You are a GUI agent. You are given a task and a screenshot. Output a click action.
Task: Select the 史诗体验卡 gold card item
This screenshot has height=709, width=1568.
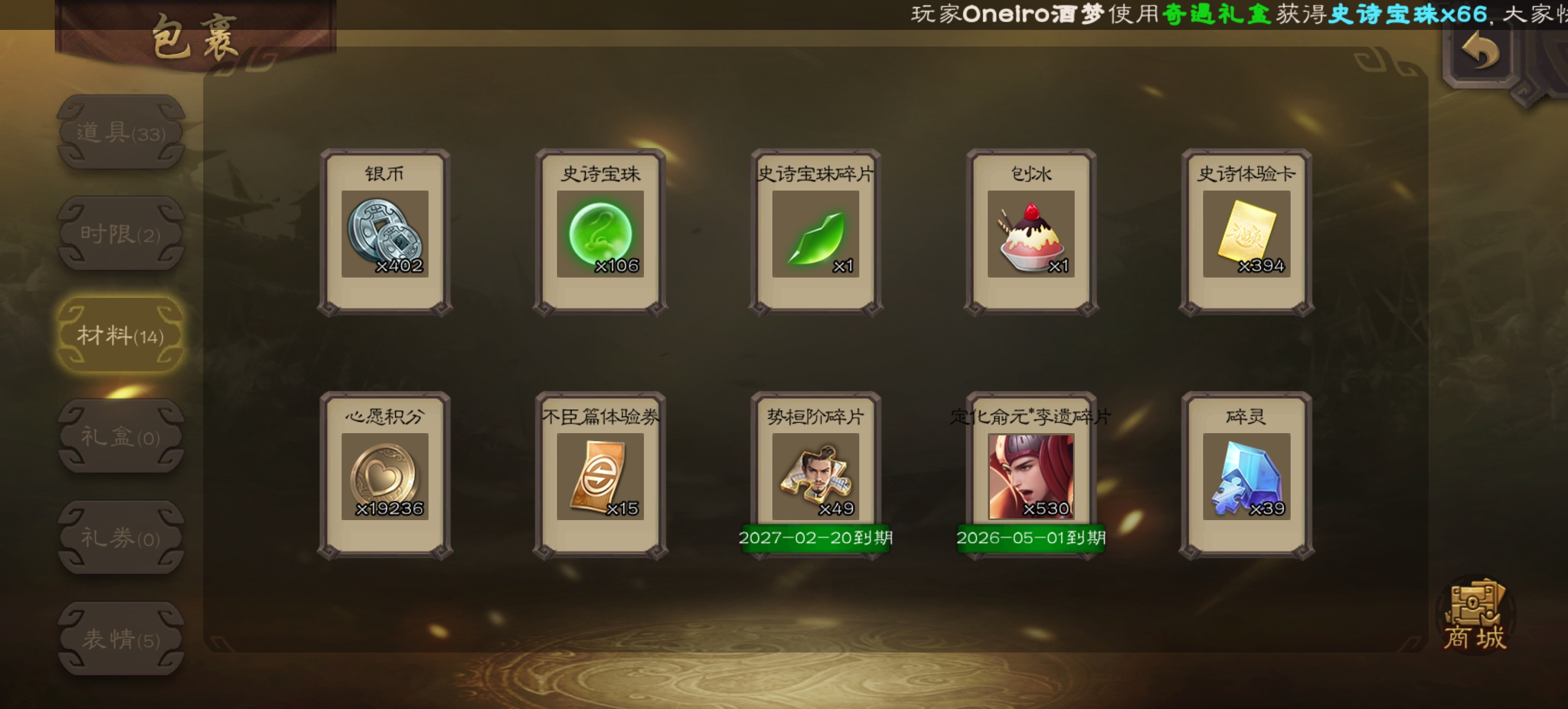[x=1247, y=233]
